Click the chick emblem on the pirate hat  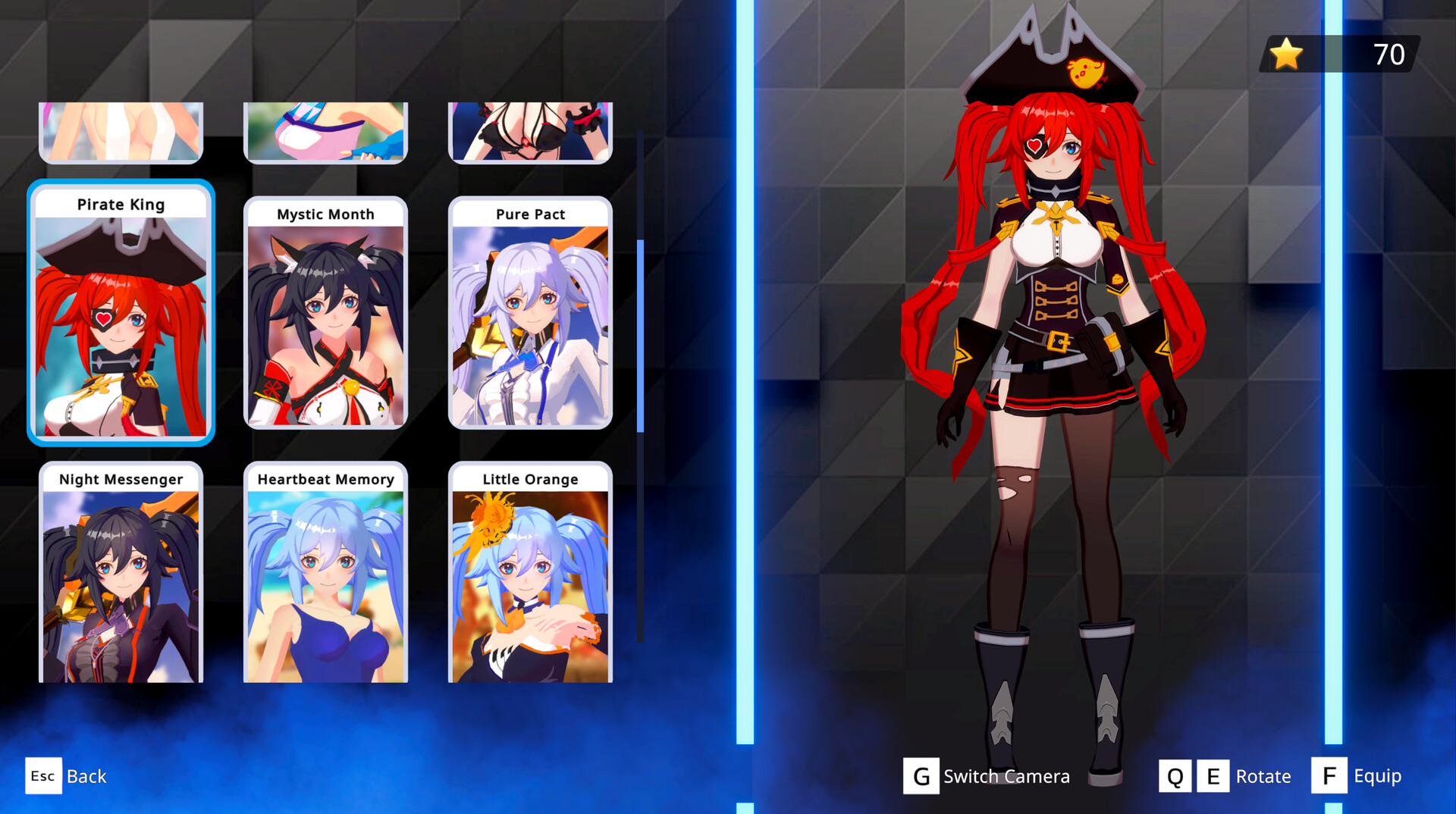click(1084, 73)
